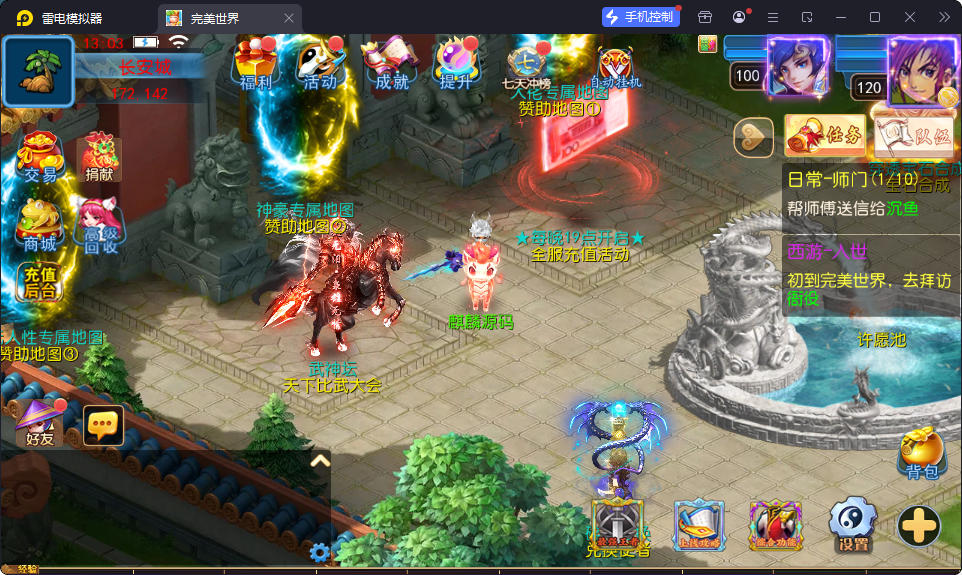Click the emulator's 手机控制 button
This screenshot has width=962, height=575.
[640, 17]
